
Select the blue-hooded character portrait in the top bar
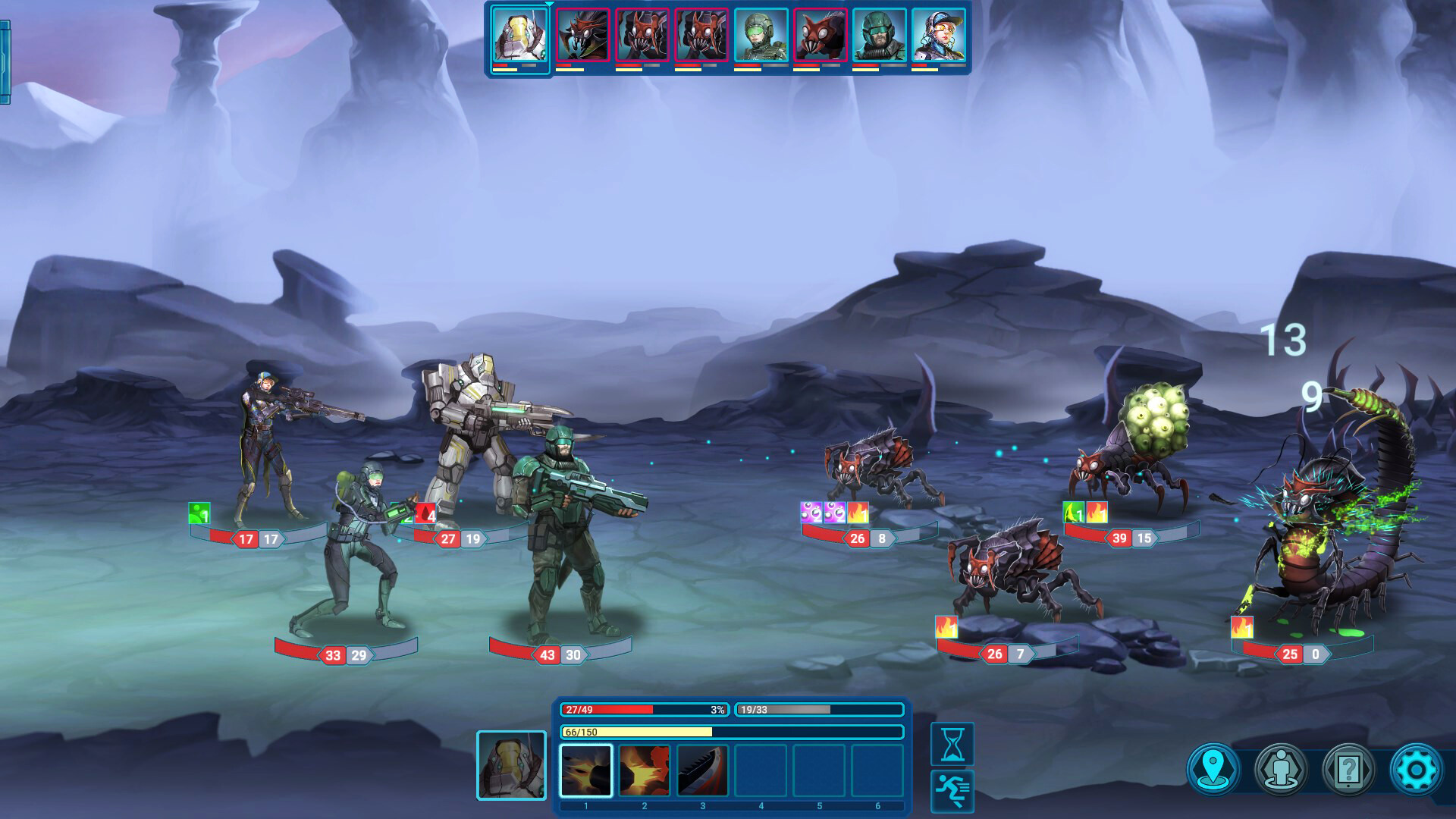(x=940, y=37)
